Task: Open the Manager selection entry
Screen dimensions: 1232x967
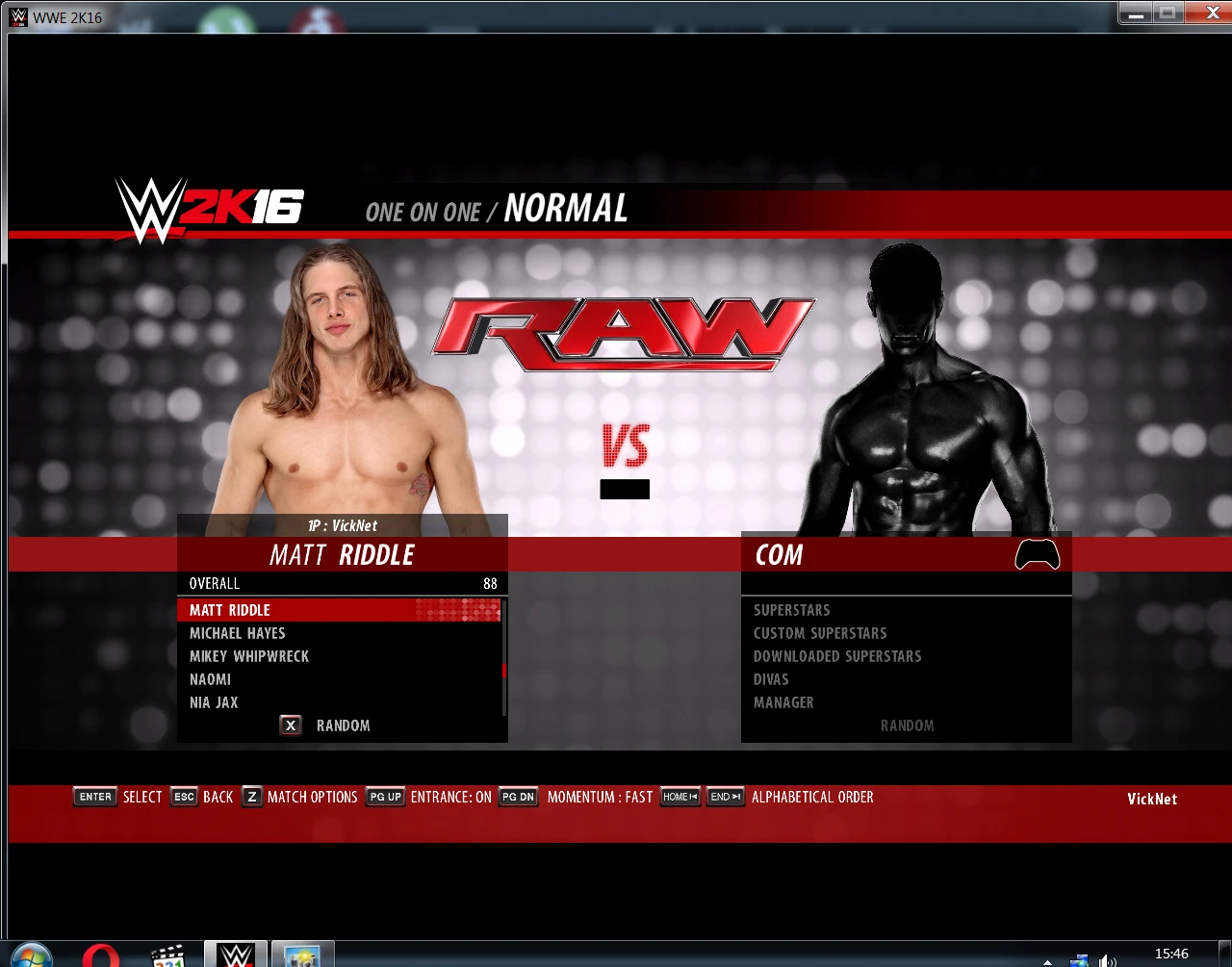Action: click(x=783, y=702)
